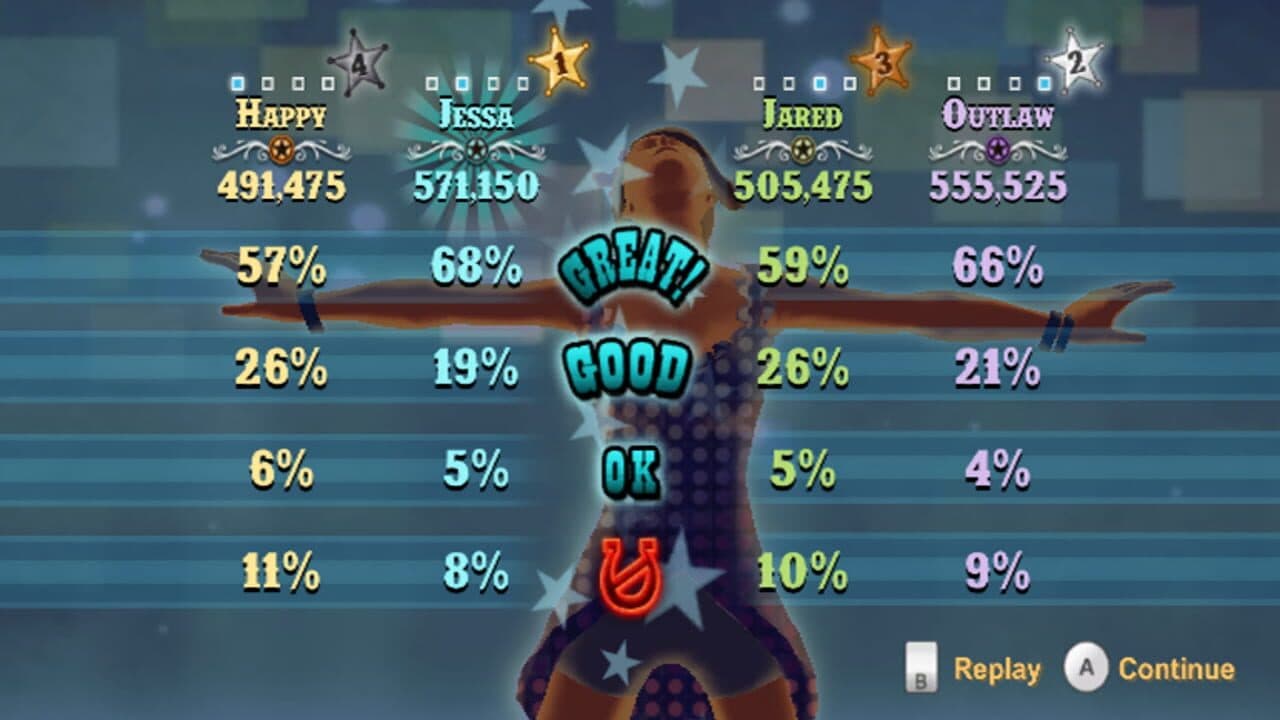The image size is (1280, 720).
Task: Select Jessa's 1st place gold star
Action: point(558,62)
